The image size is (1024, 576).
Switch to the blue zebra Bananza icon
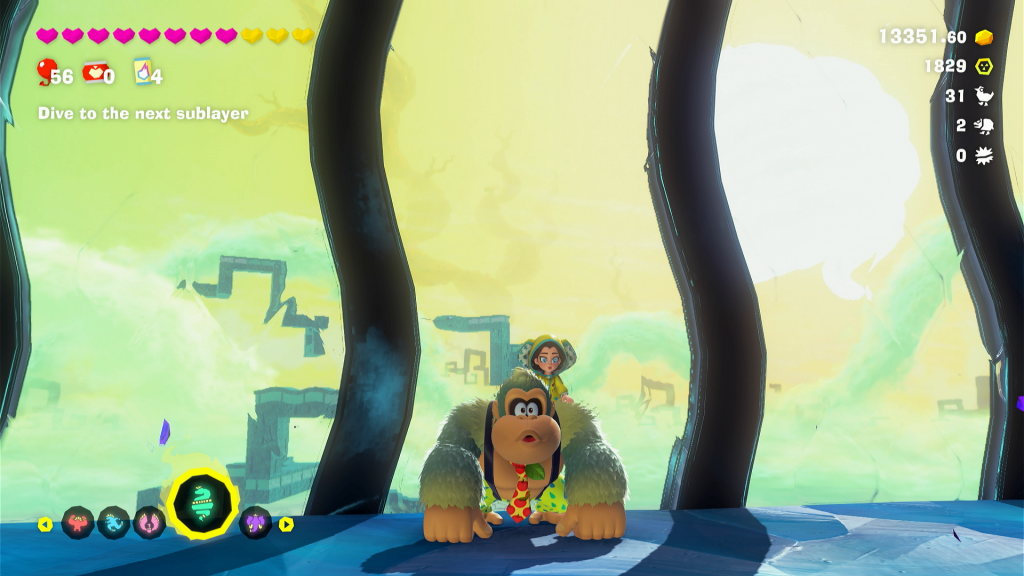pyautogui.click(x=113, y=523)
